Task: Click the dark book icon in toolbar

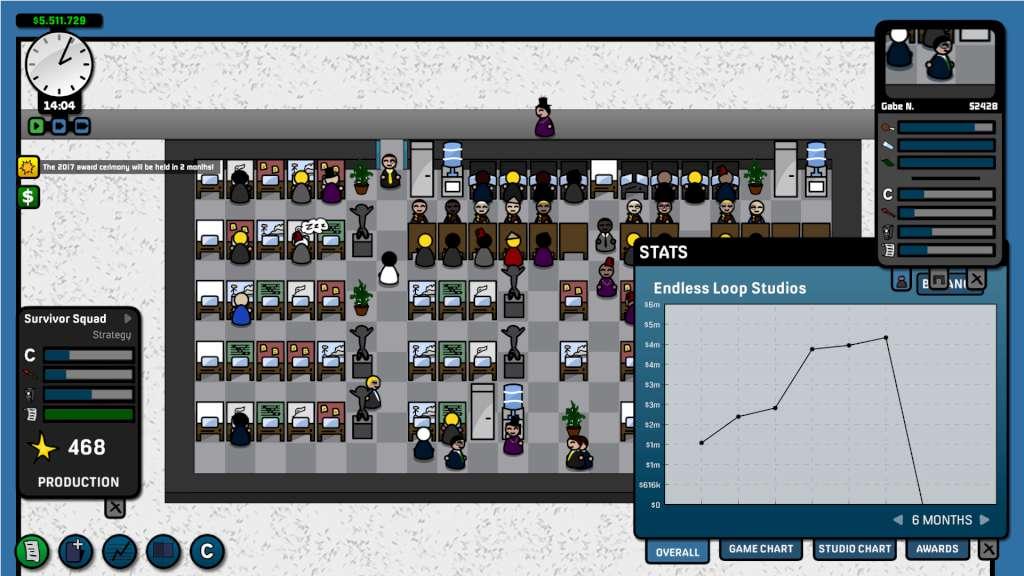Action: 164,551
